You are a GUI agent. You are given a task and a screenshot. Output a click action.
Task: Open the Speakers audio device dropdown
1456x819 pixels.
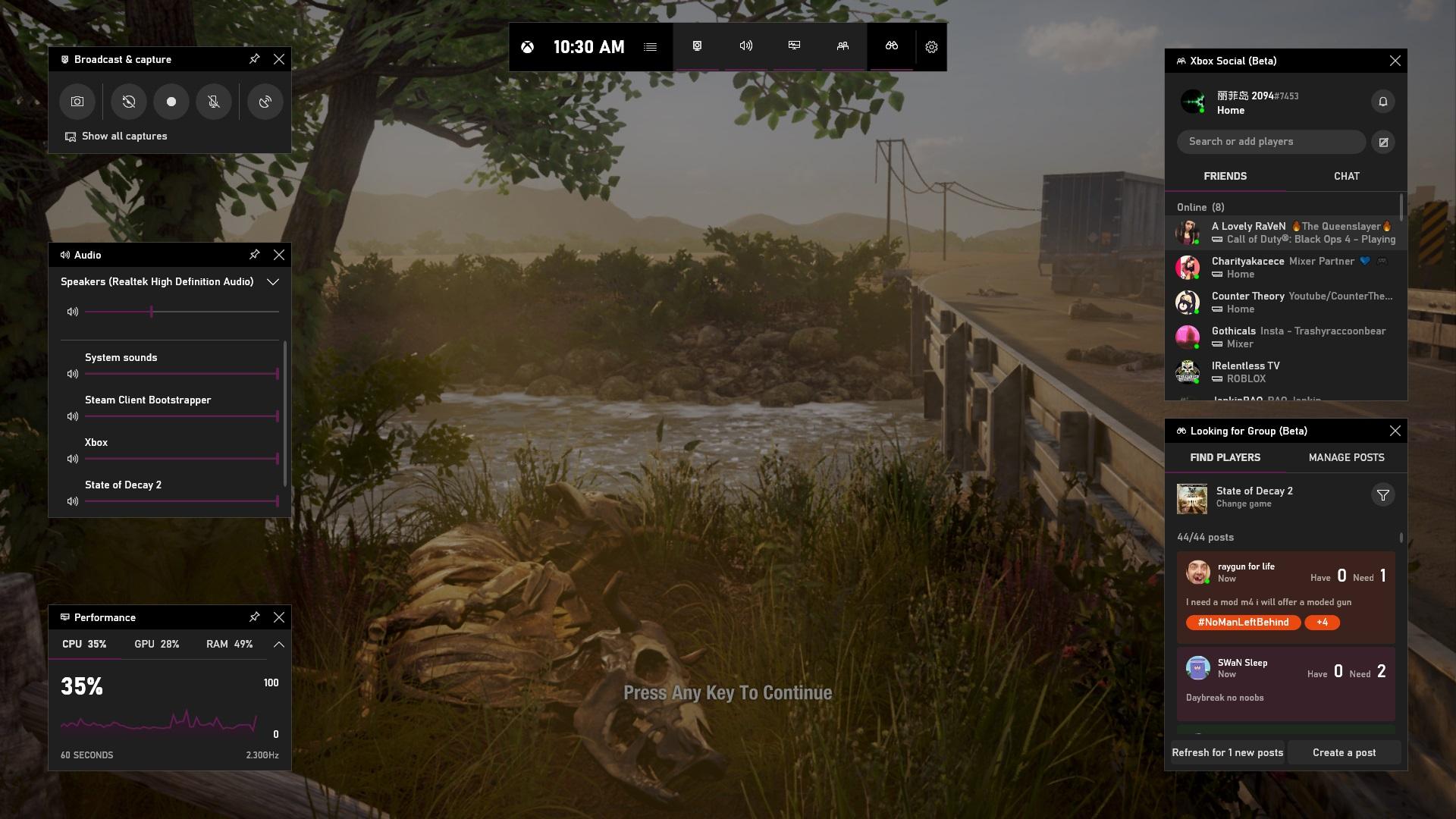pyautogui.click(x=273, y=282)
